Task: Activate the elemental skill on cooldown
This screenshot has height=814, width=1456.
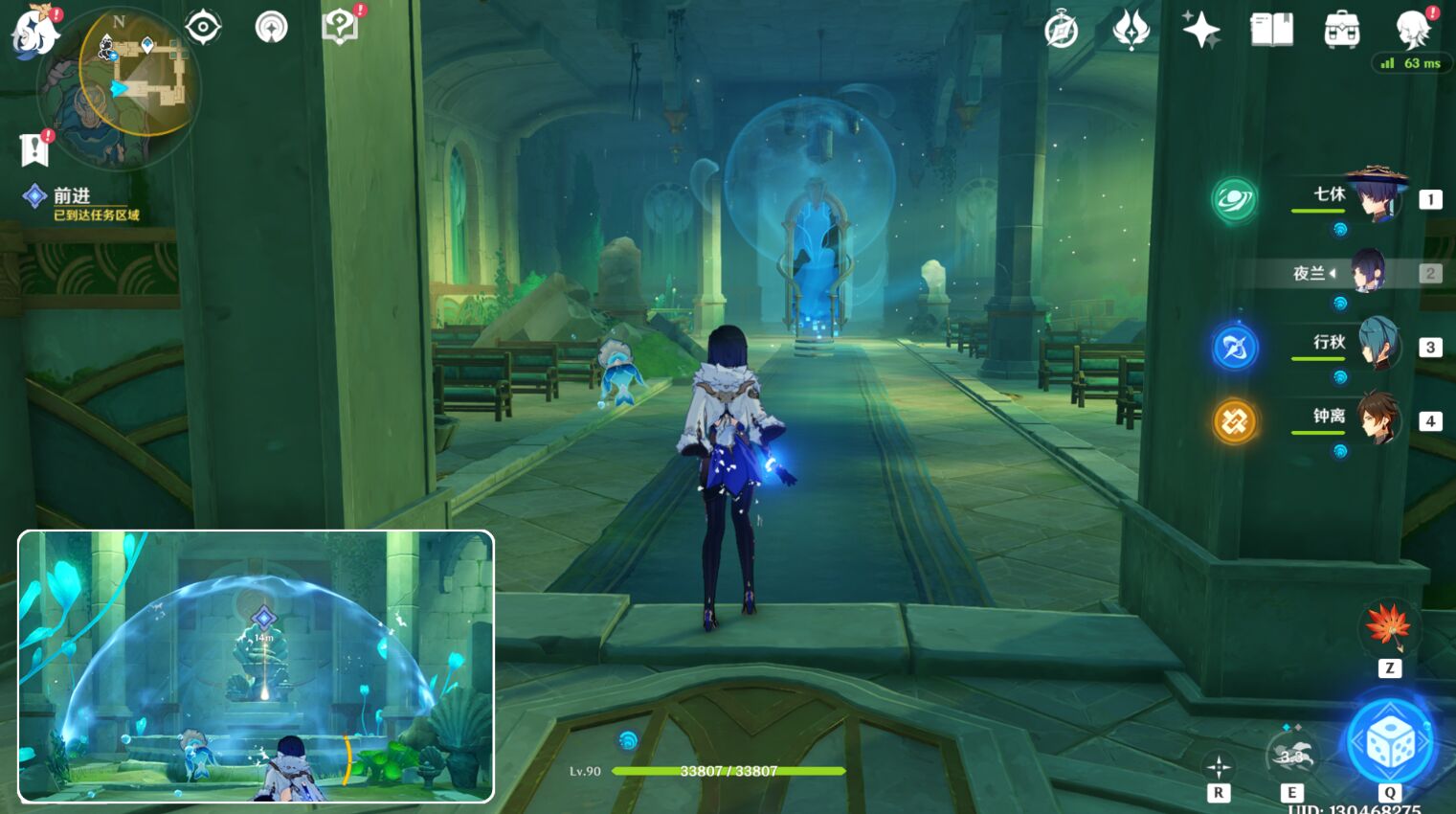Action: pyautogui.click(x=1291, y=757)
